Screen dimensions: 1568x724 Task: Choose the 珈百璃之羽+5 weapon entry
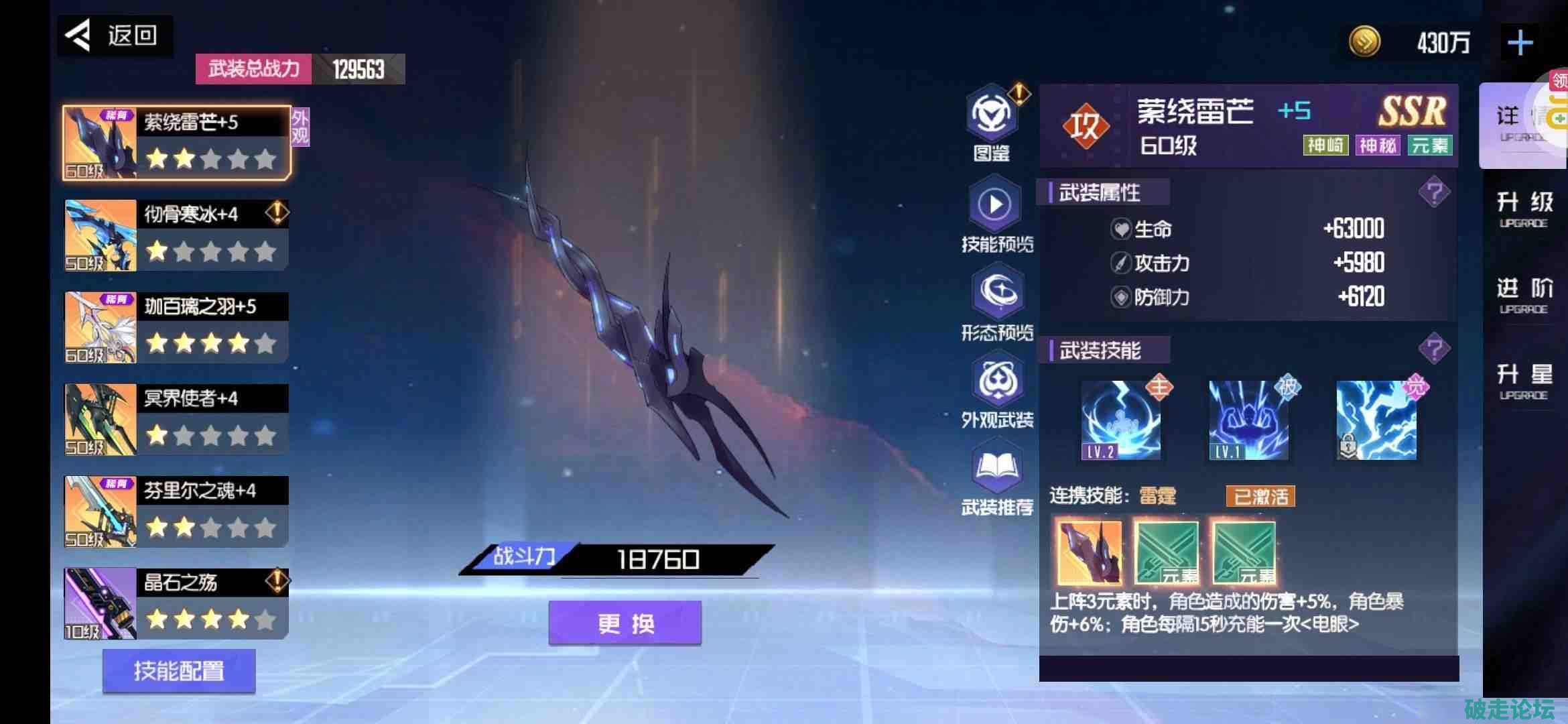177,327
